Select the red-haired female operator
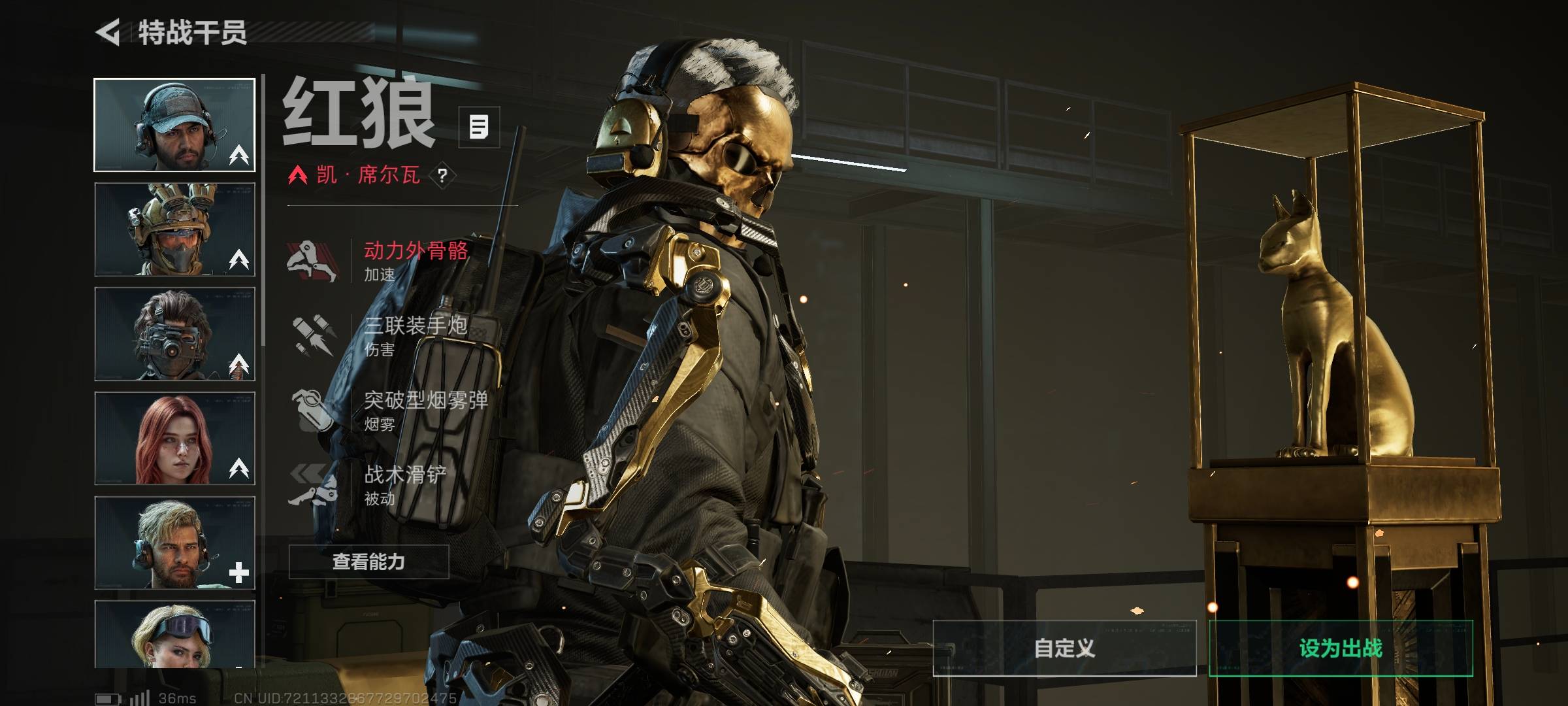 tap(174, 439)
